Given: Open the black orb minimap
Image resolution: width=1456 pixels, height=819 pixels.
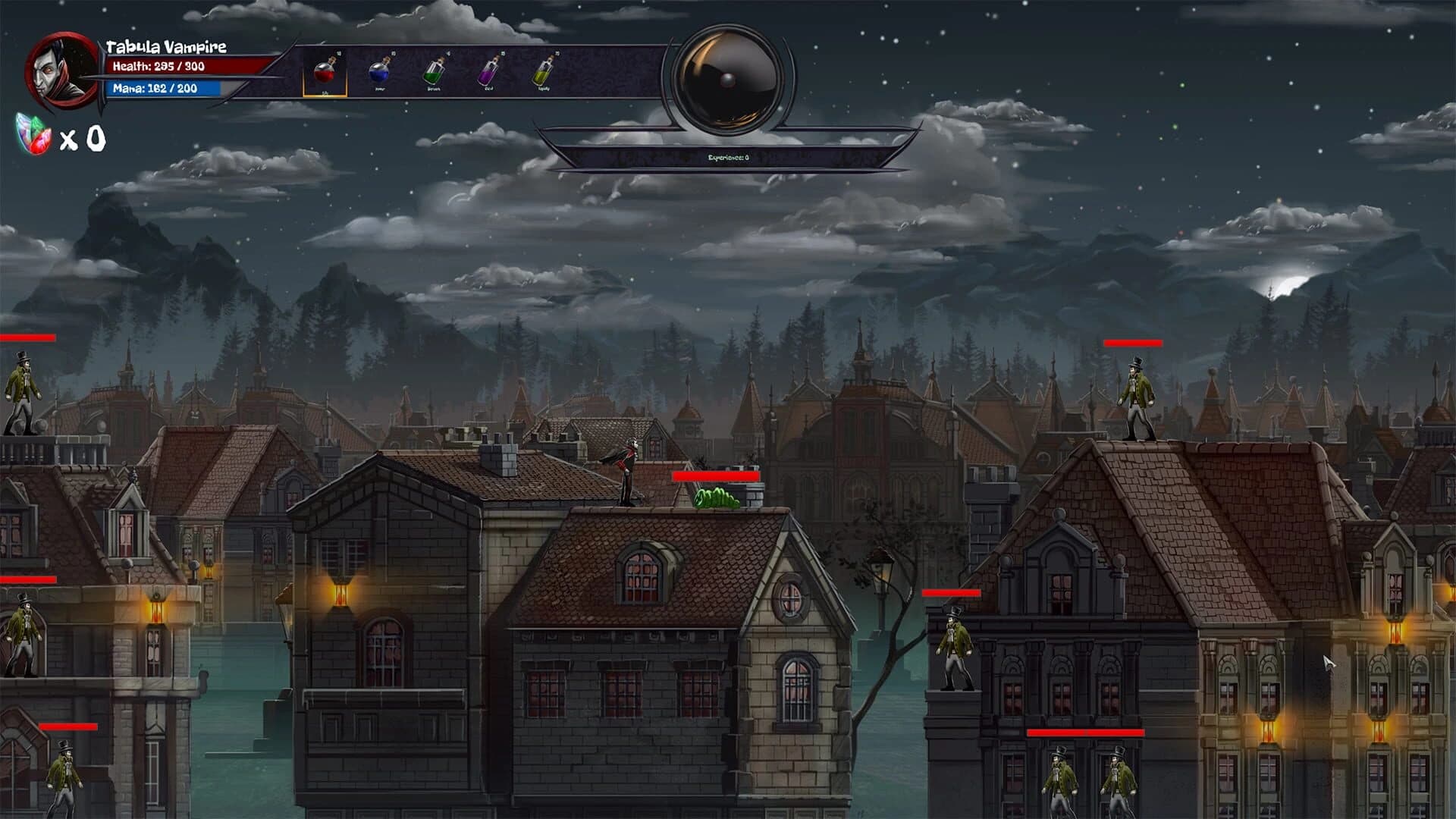Looking at the screenshot, I should pos(728,76).
